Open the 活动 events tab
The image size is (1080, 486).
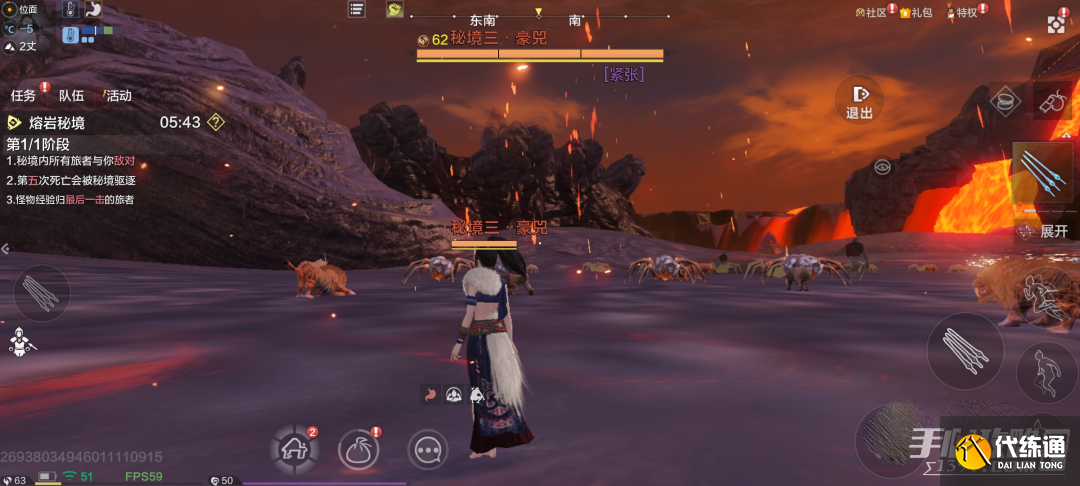coord(118,96)
